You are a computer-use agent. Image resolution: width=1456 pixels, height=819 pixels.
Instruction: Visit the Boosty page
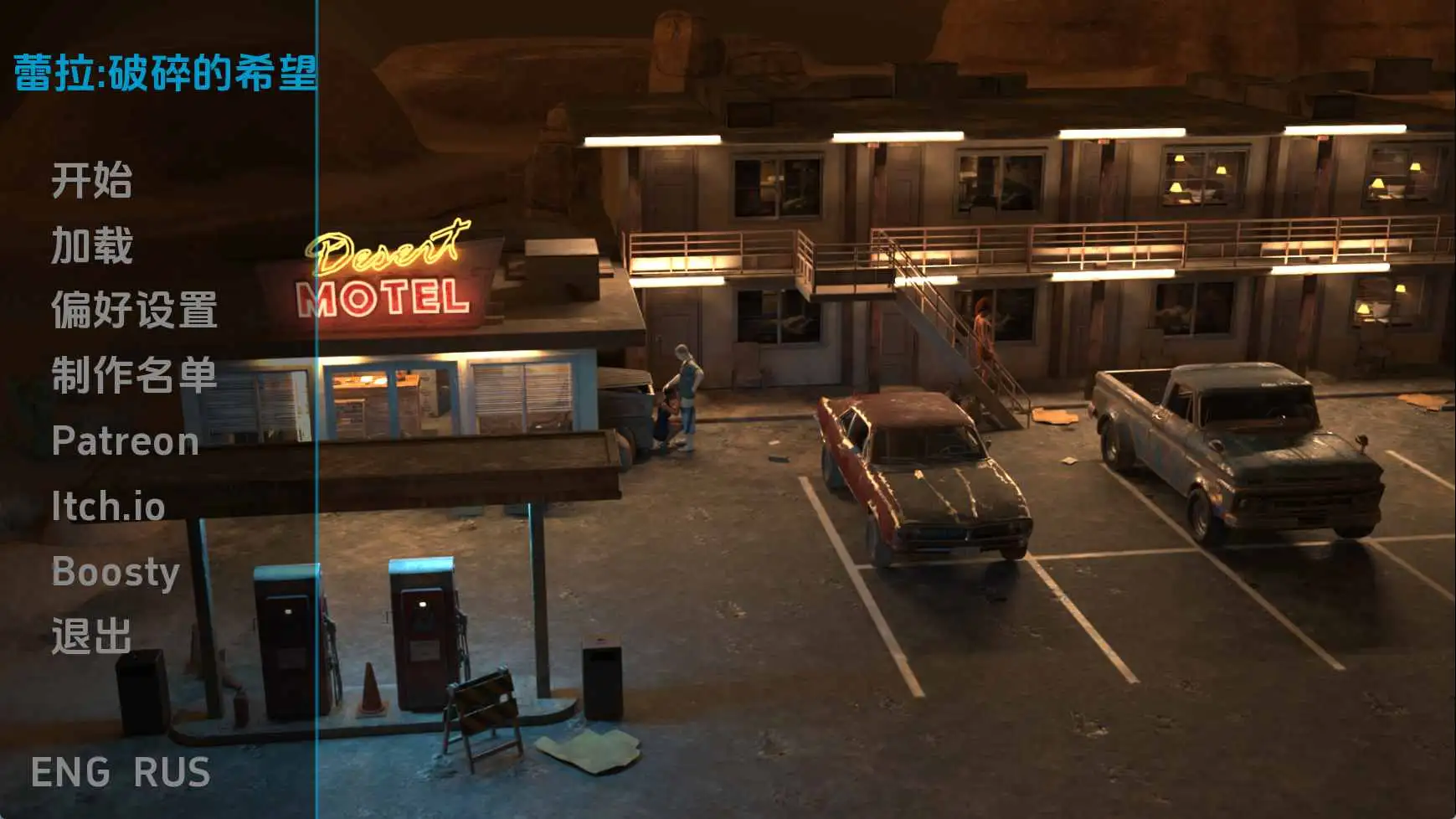coord(116,572)
